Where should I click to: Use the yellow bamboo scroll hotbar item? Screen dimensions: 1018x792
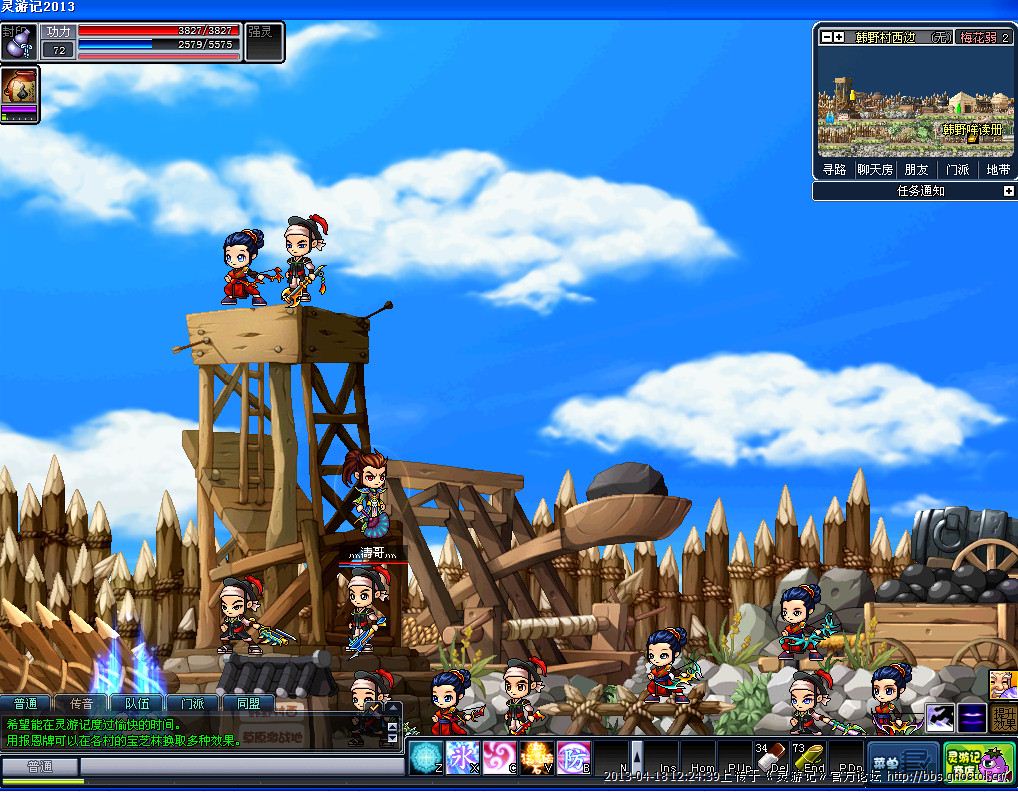point(809,759)
